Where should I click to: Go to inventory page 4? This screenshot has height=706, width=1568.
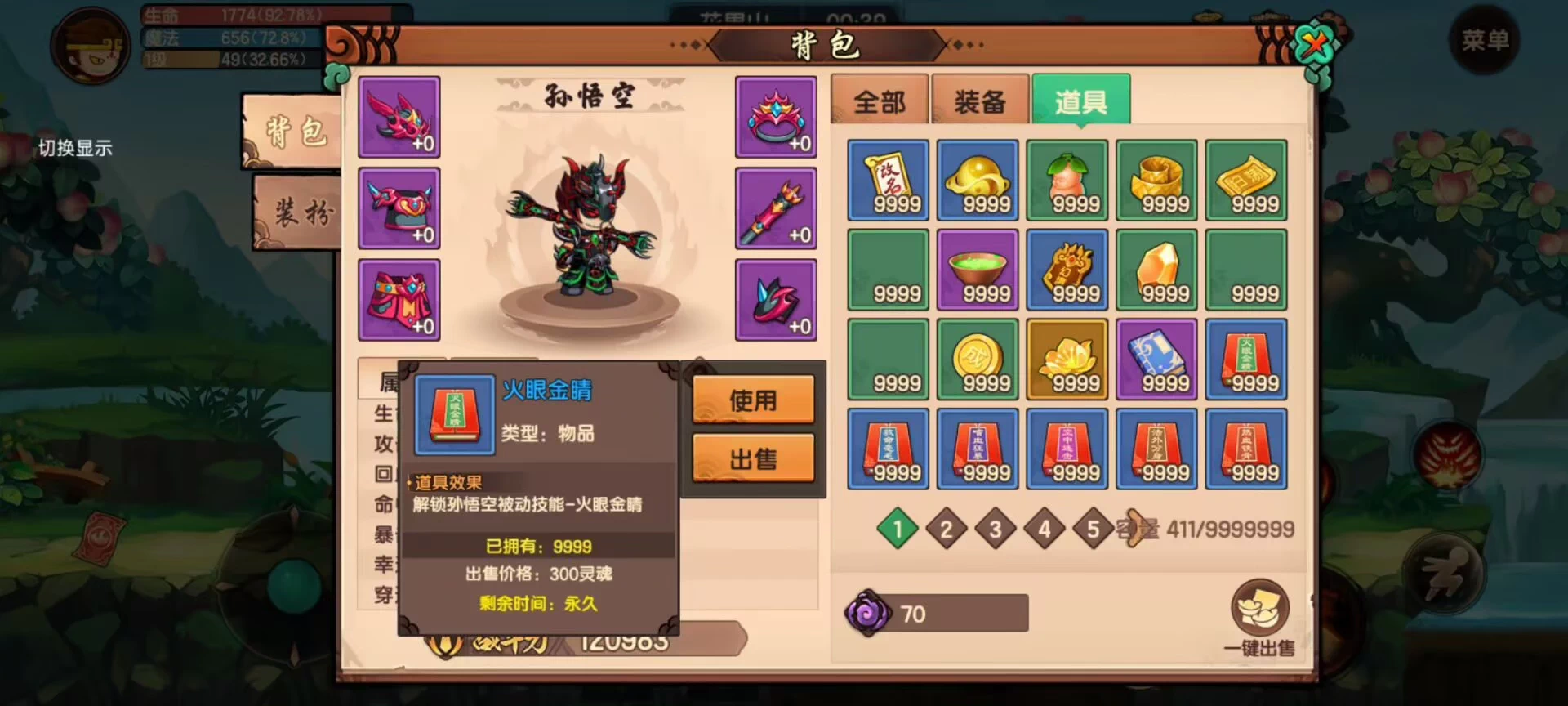[1044, 529]
